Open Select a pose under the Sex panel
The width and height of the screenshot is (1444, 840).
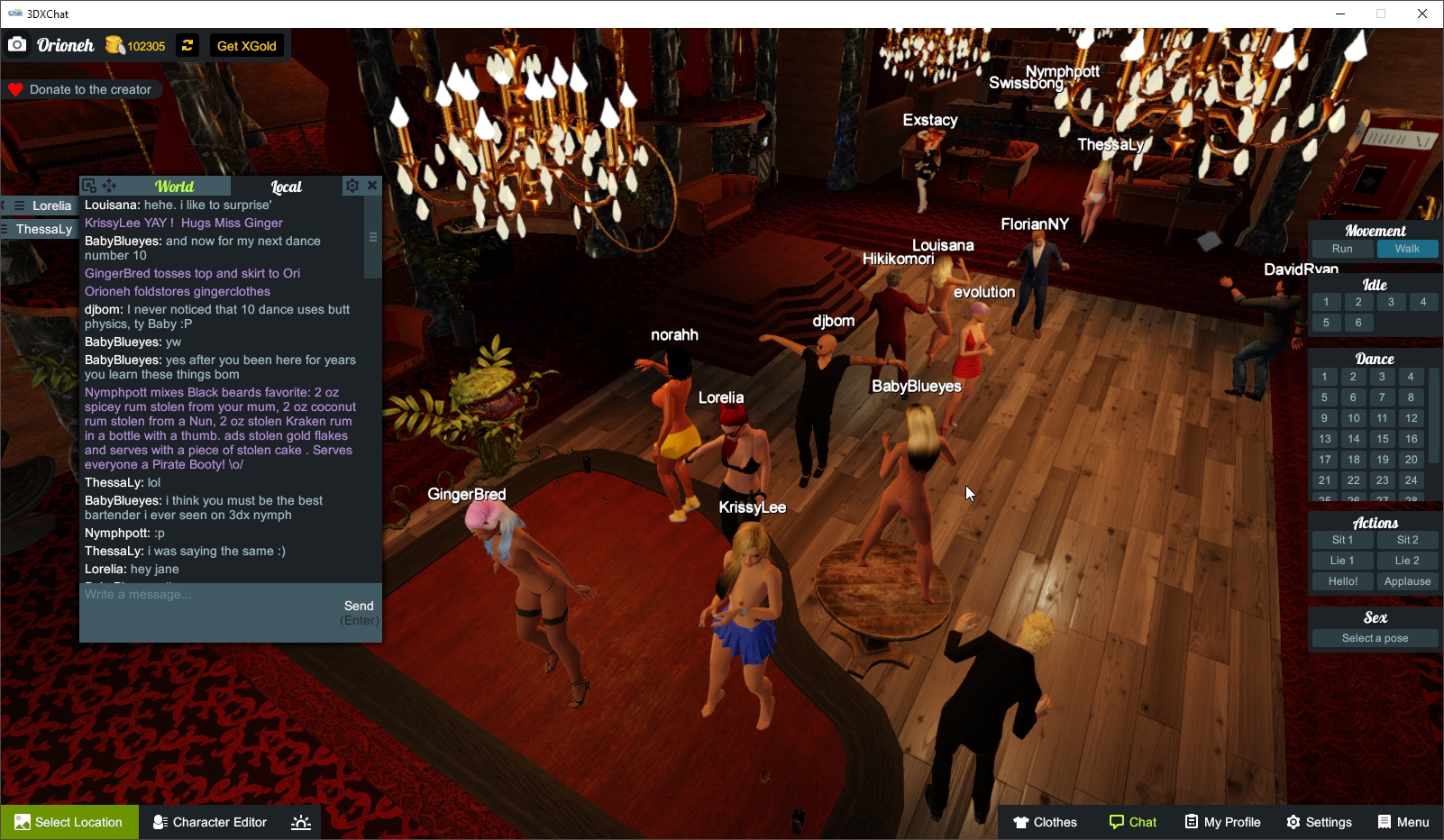tap(1374, 637)
